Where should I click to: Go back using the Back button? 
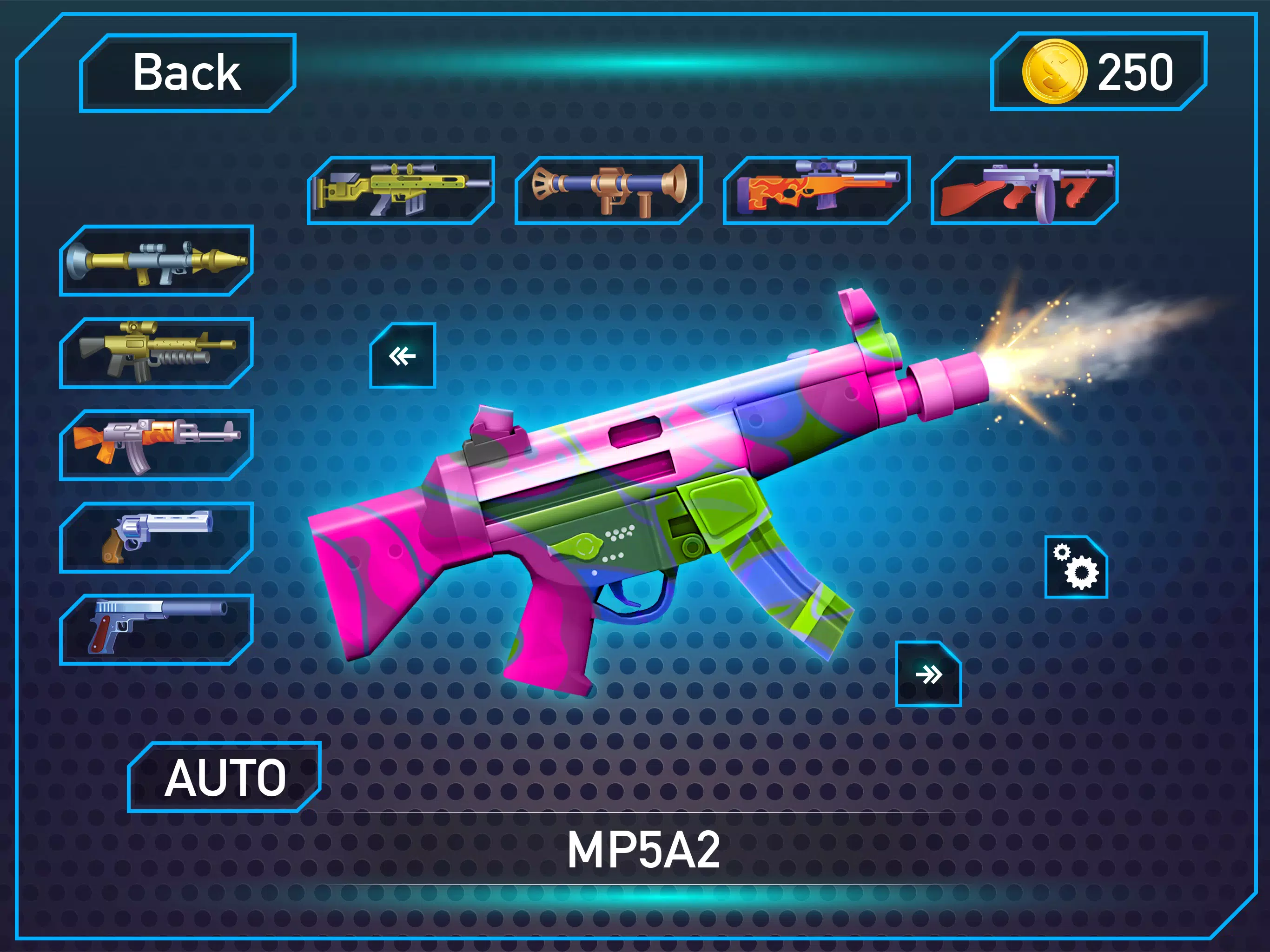[187, 73]
